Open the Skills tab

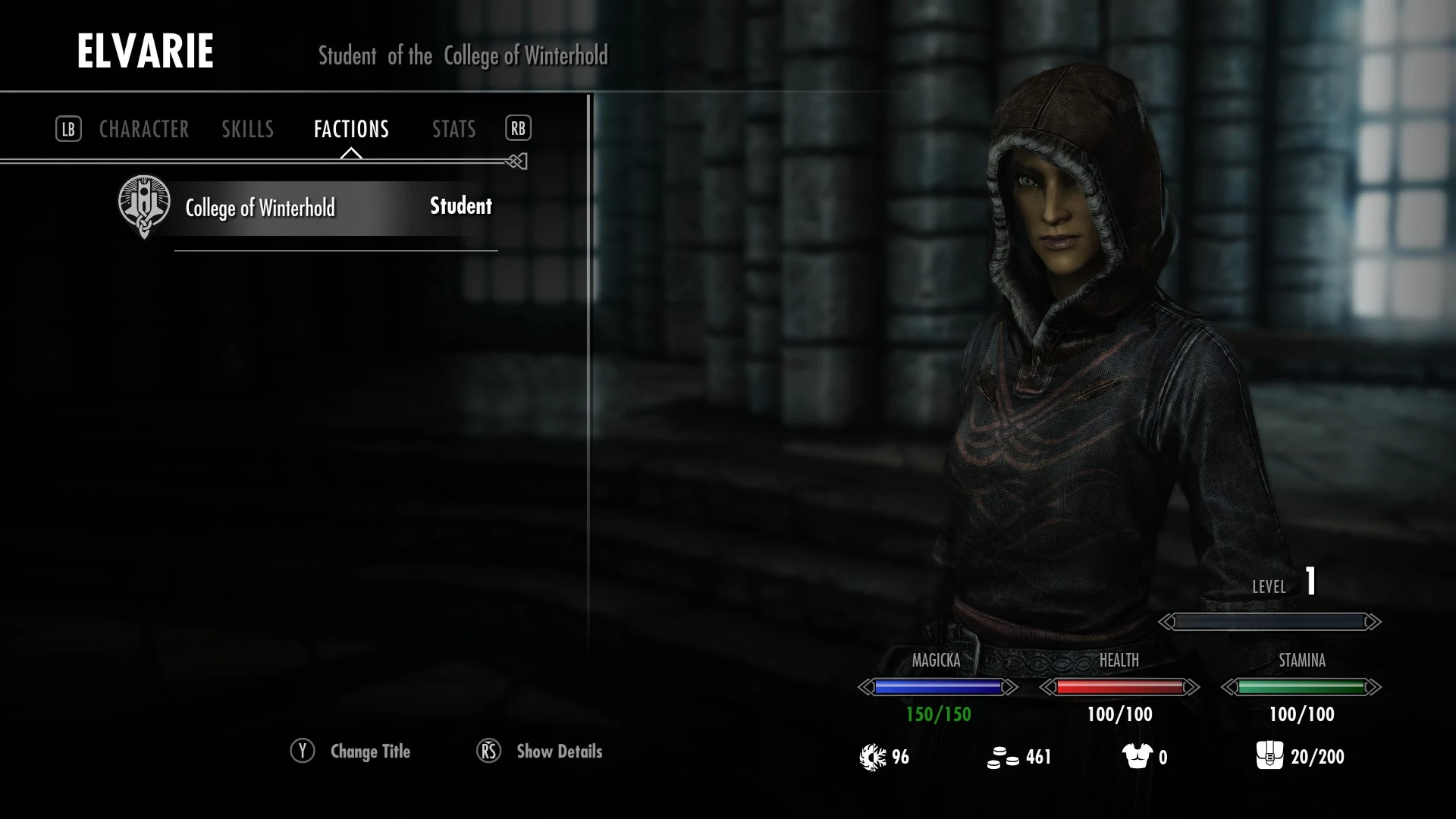247,130
